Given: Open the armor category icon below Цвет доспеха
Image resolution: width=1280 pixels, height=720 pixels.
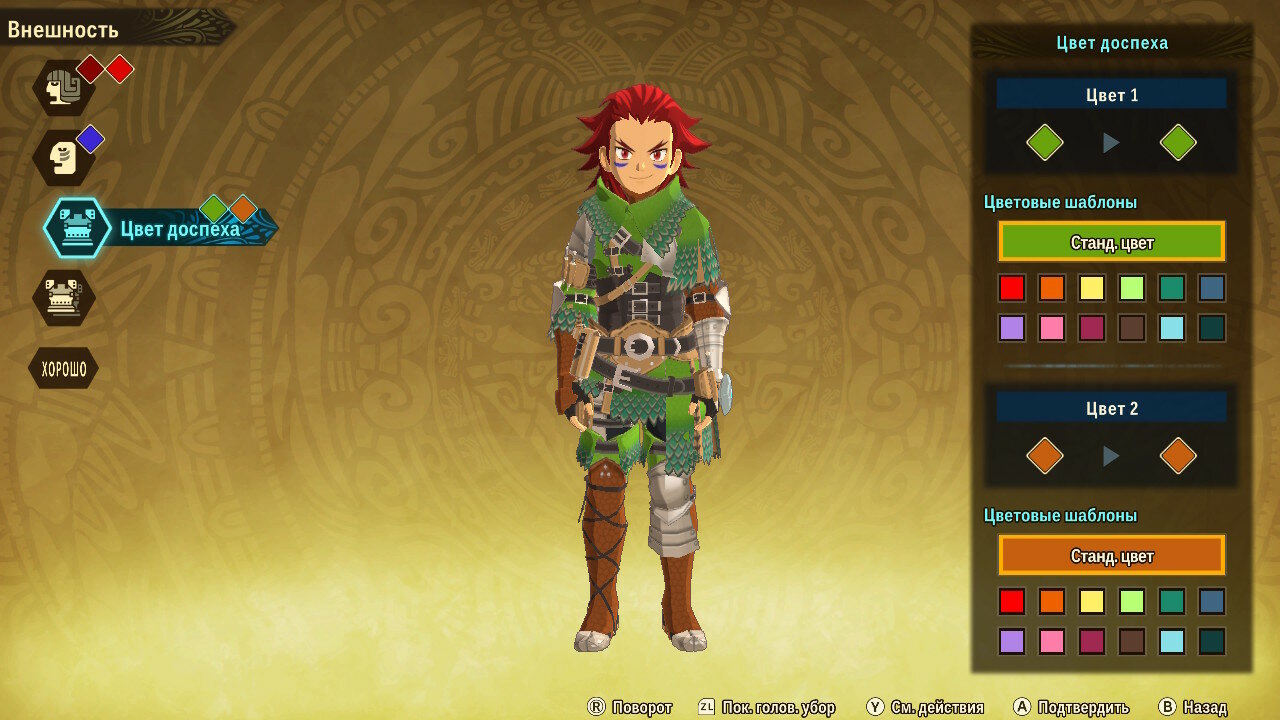Looking at the screenshot, I should pos(64,297).
